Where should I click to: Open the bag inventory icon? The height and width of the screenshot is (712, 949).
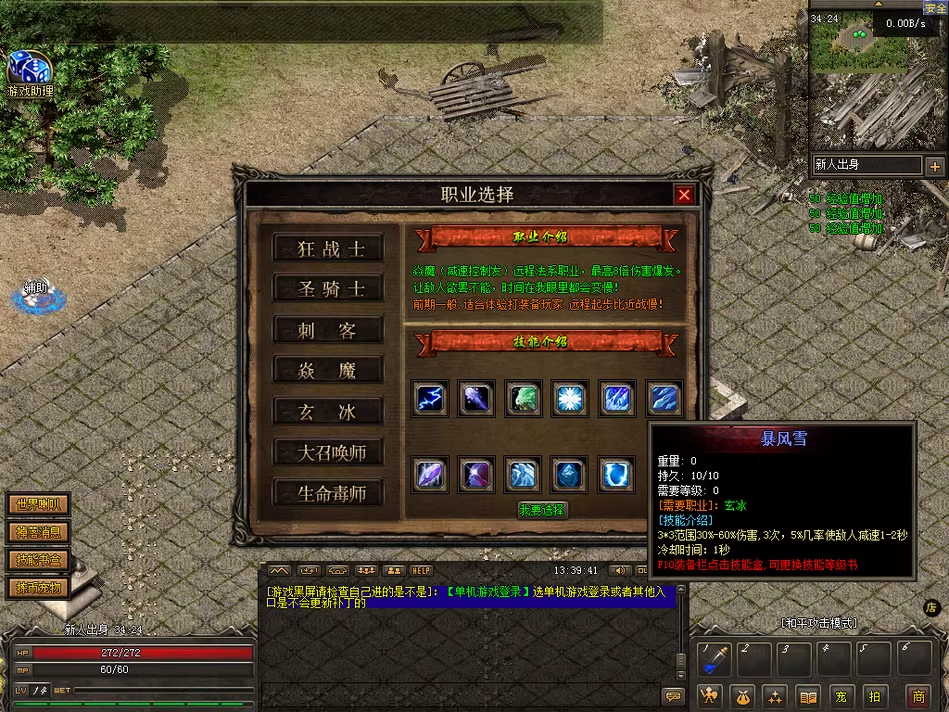pyautogui.click(x=743, y=696)
